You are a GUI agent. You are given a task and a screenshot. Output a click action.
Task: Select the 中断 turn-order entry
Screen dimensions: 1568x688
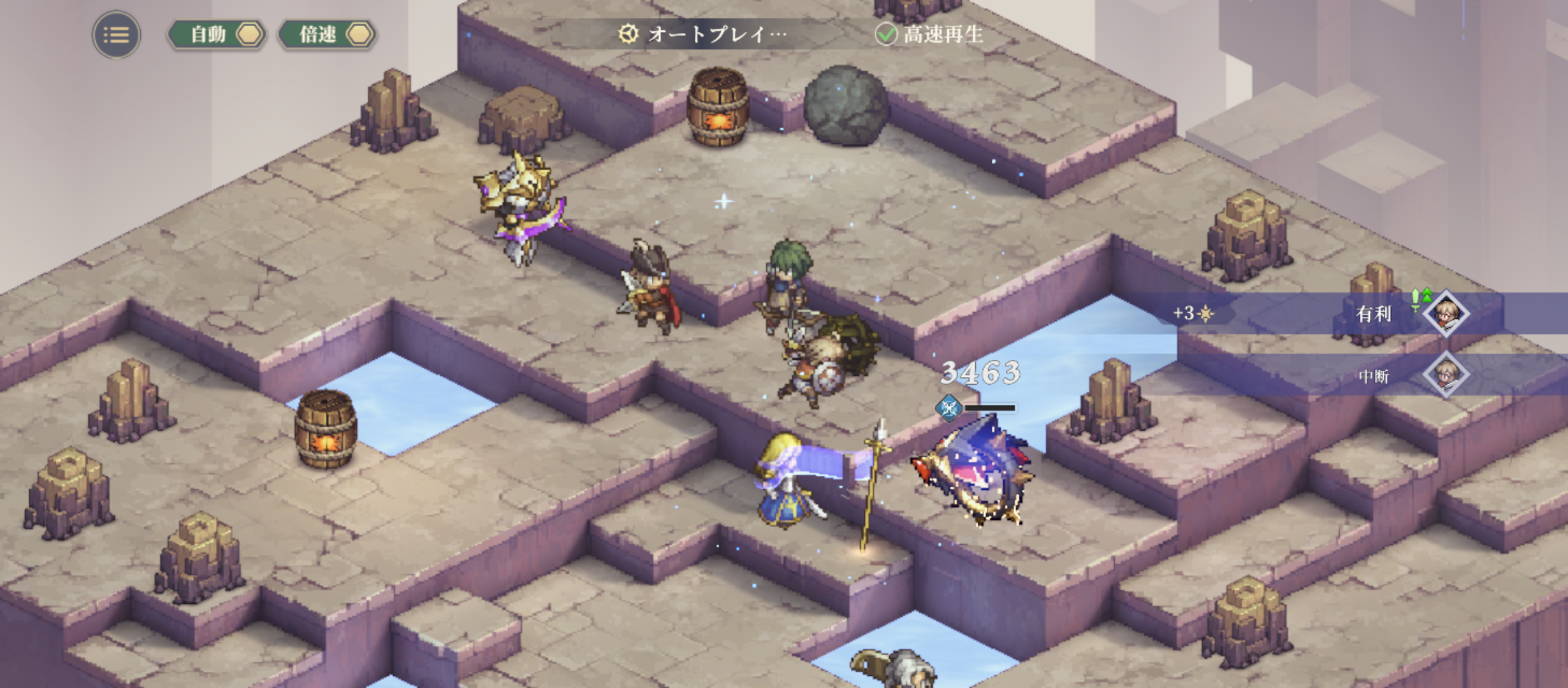pyautogui.click(x=1374, y=376)
